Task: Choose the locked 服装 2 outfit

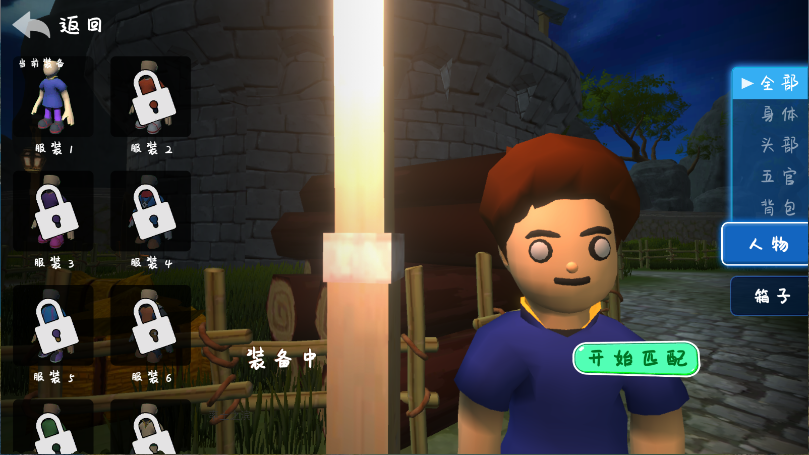Action: tap(150, 96)
